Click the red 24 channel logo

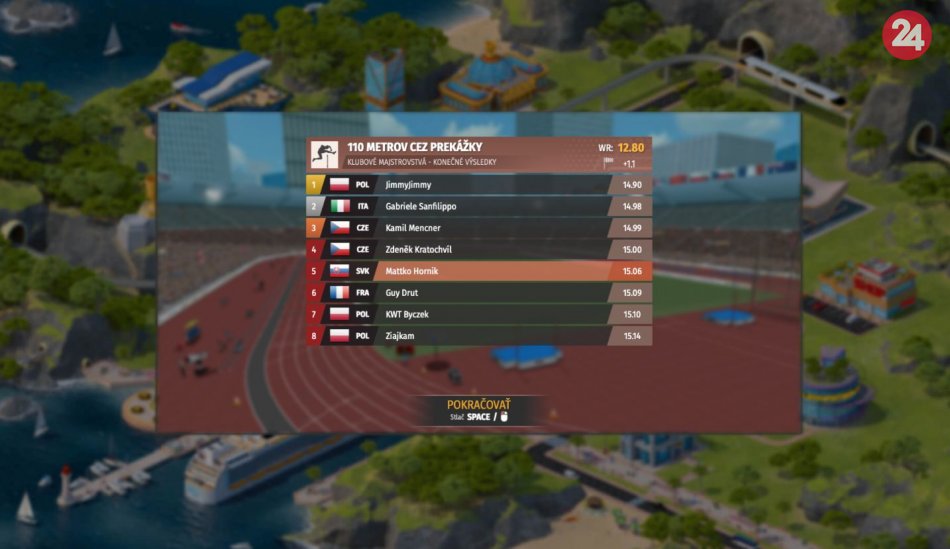coord(906,35)
